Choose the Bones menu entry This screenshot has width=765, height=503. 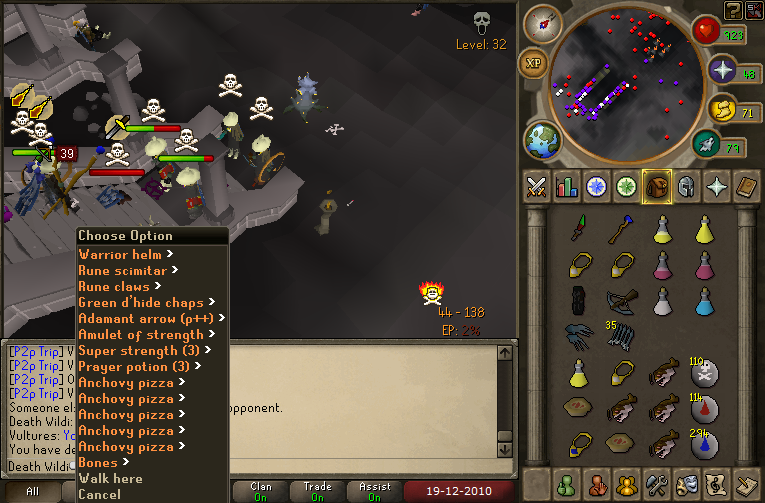(x=98, y=462)
